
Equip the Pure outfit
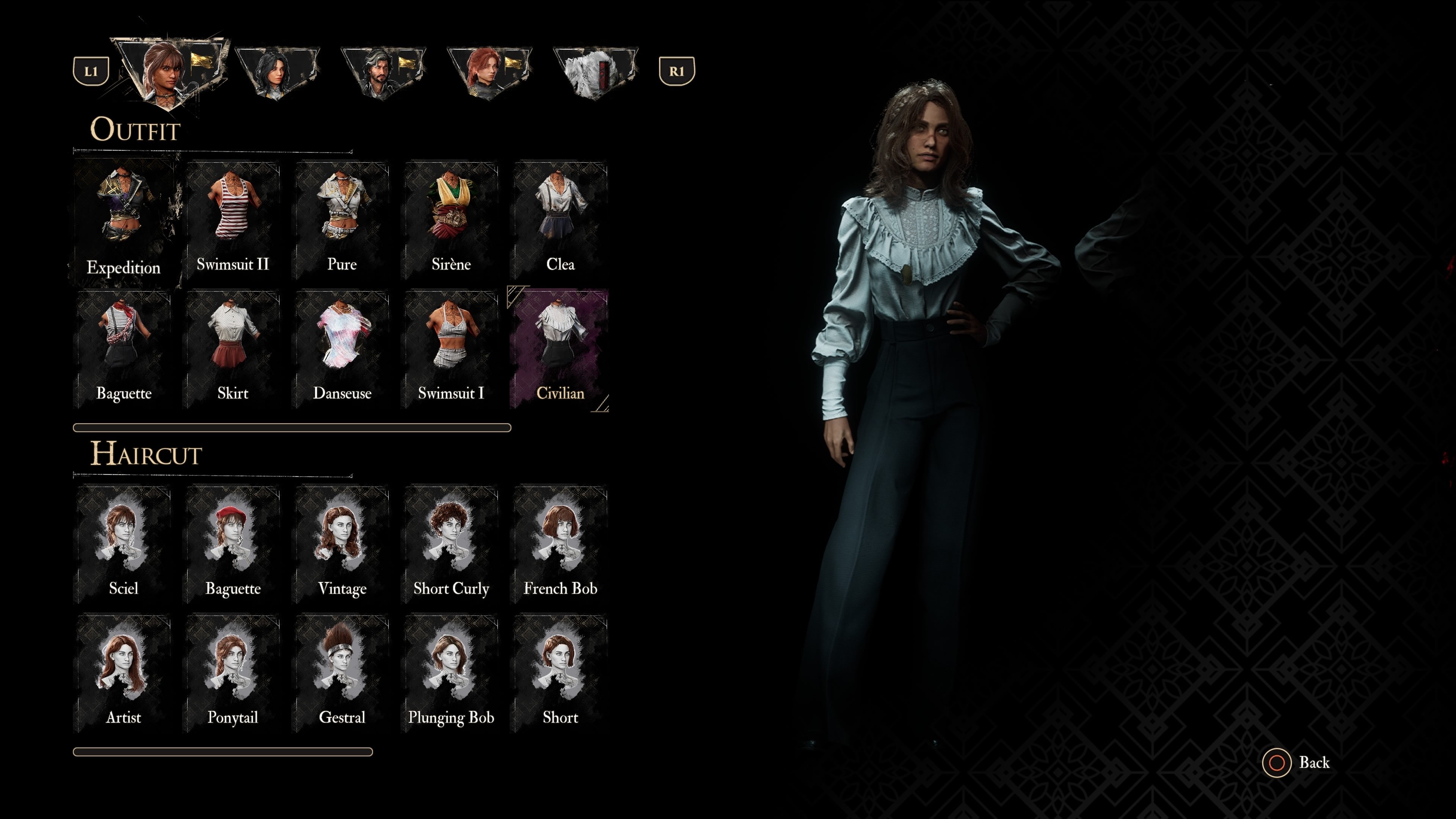(x=341, y=220)
